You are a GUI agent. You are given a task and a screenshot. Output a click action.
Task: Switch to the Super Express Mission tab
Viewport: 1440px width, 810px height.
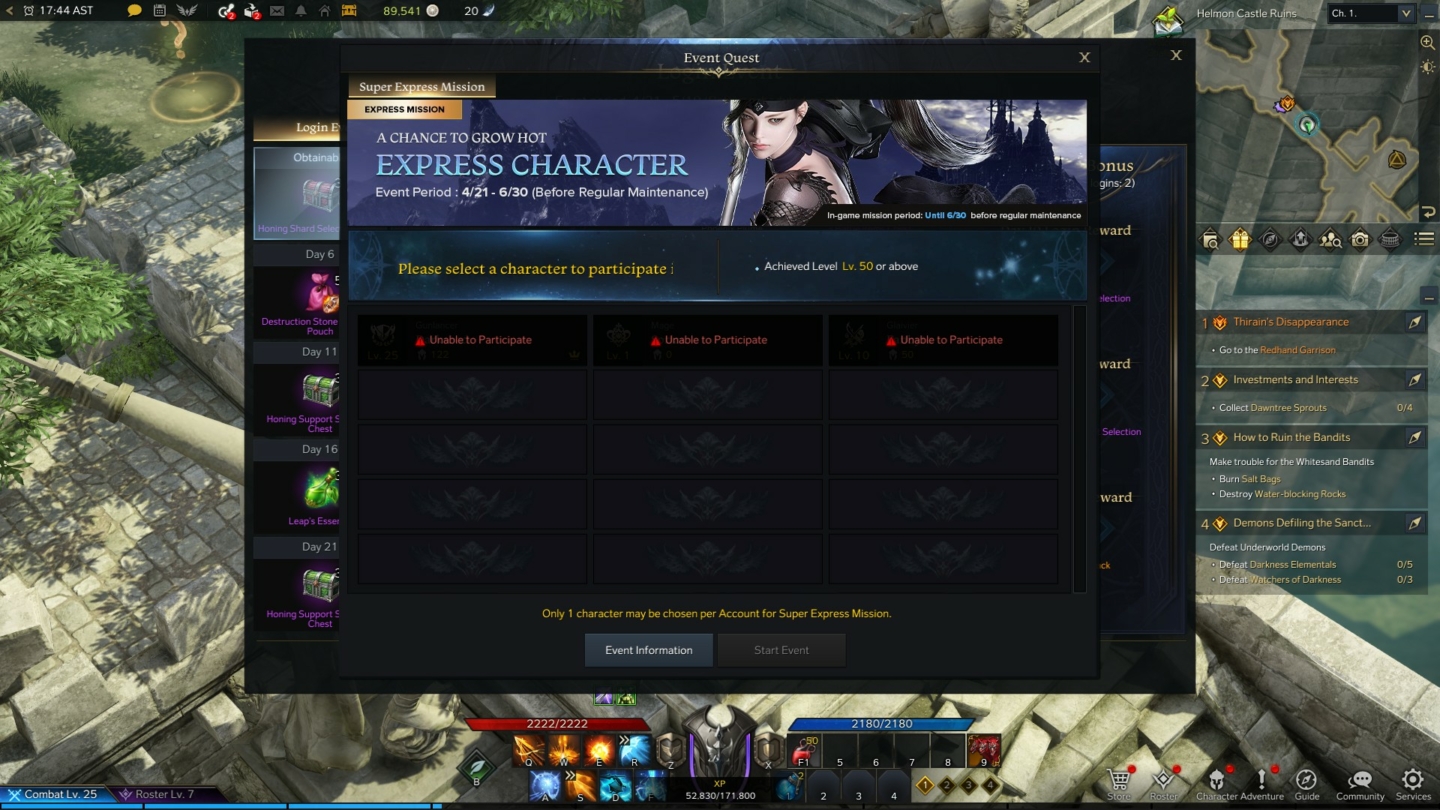421,86
